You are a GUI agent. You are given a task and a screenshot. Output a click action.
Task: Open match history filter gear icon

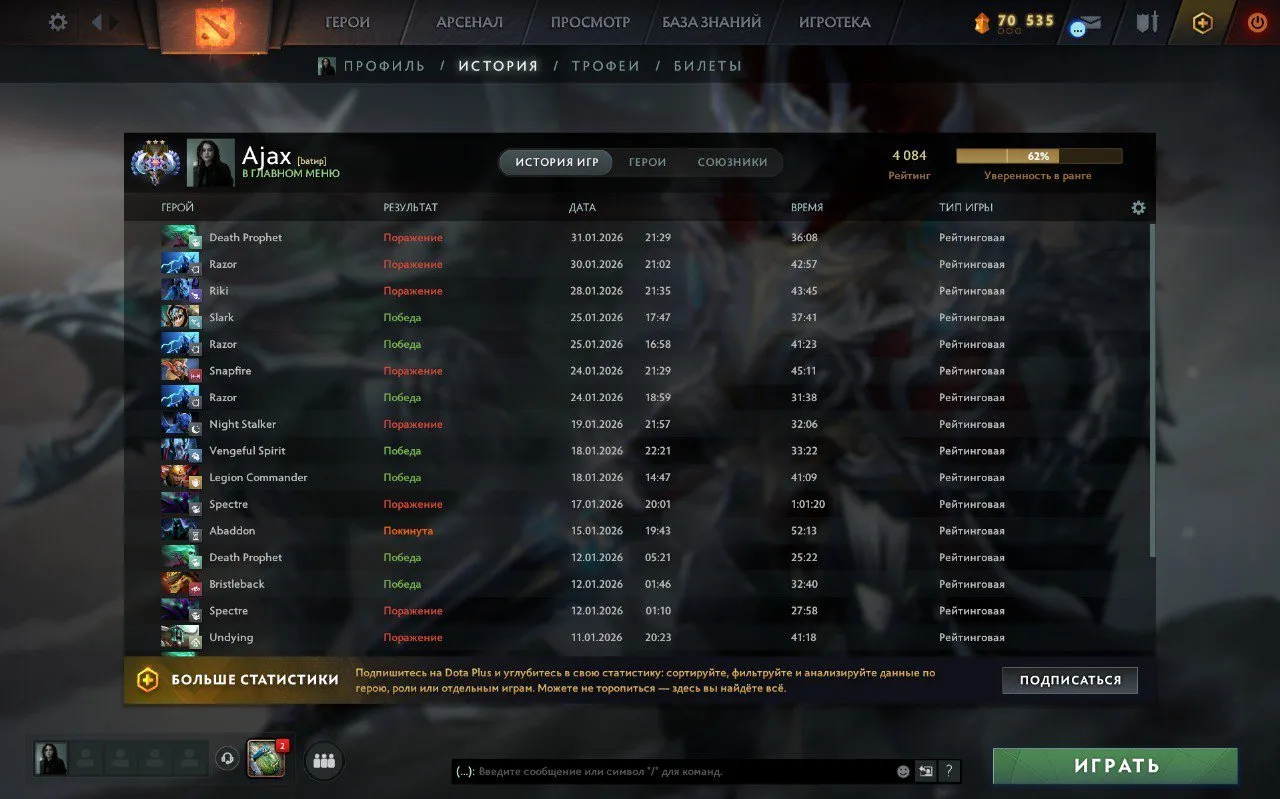[x=1138, y=207]
